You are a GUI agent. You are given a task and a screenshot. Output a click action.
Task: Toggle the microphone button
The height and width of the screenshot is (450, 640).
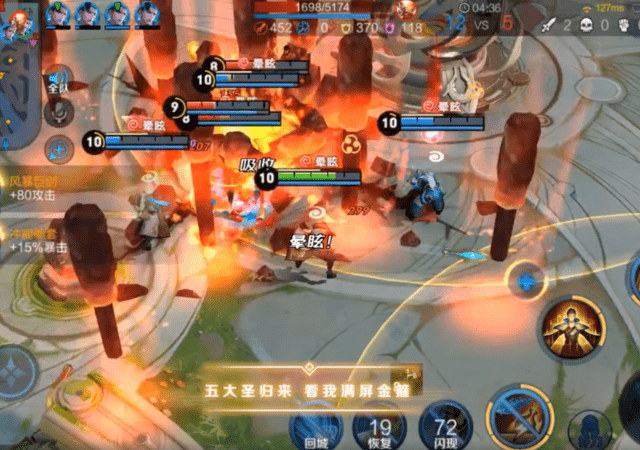(58, 112)
